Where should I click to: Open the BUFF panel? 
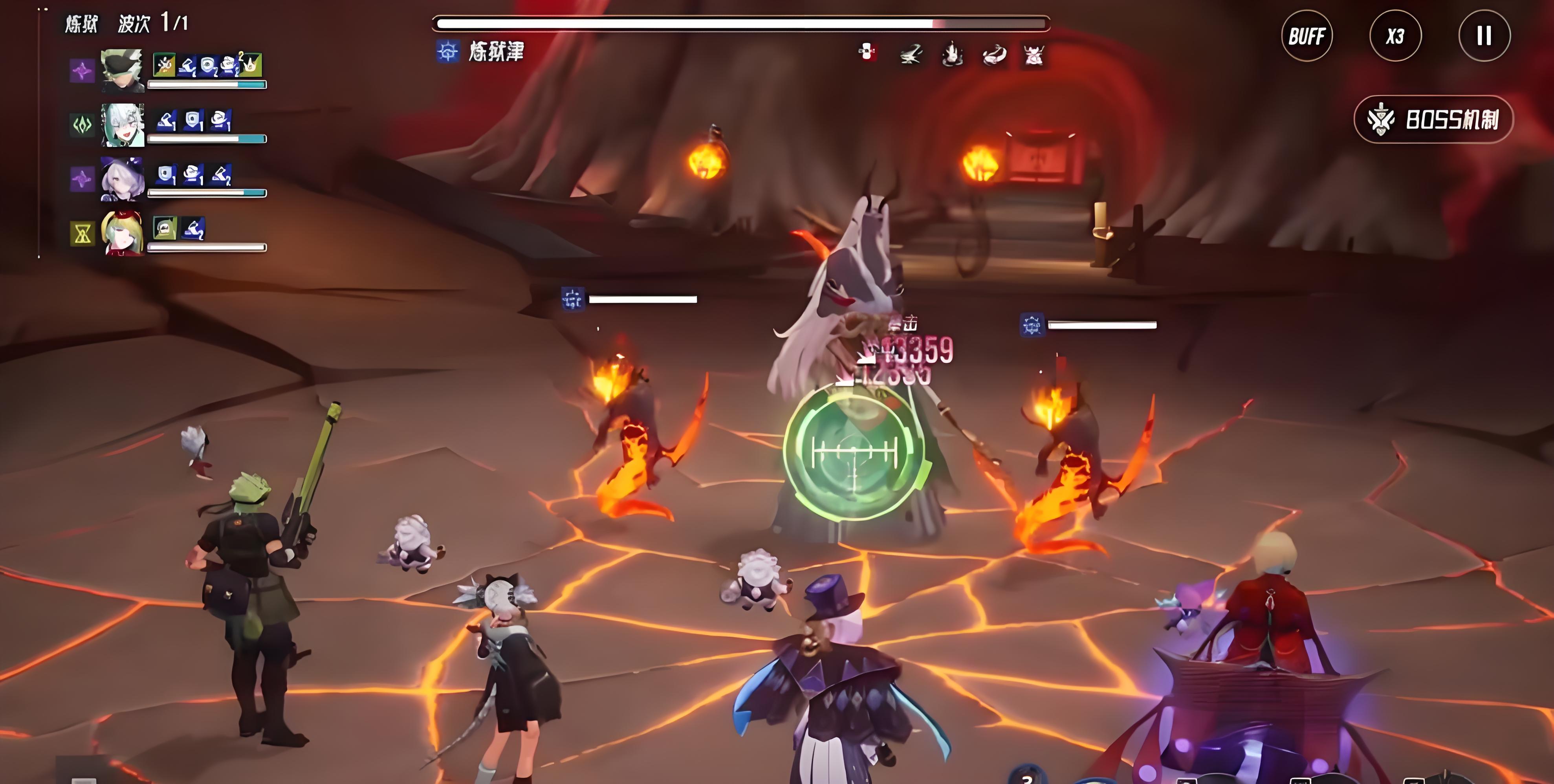tap(1306, 36)
